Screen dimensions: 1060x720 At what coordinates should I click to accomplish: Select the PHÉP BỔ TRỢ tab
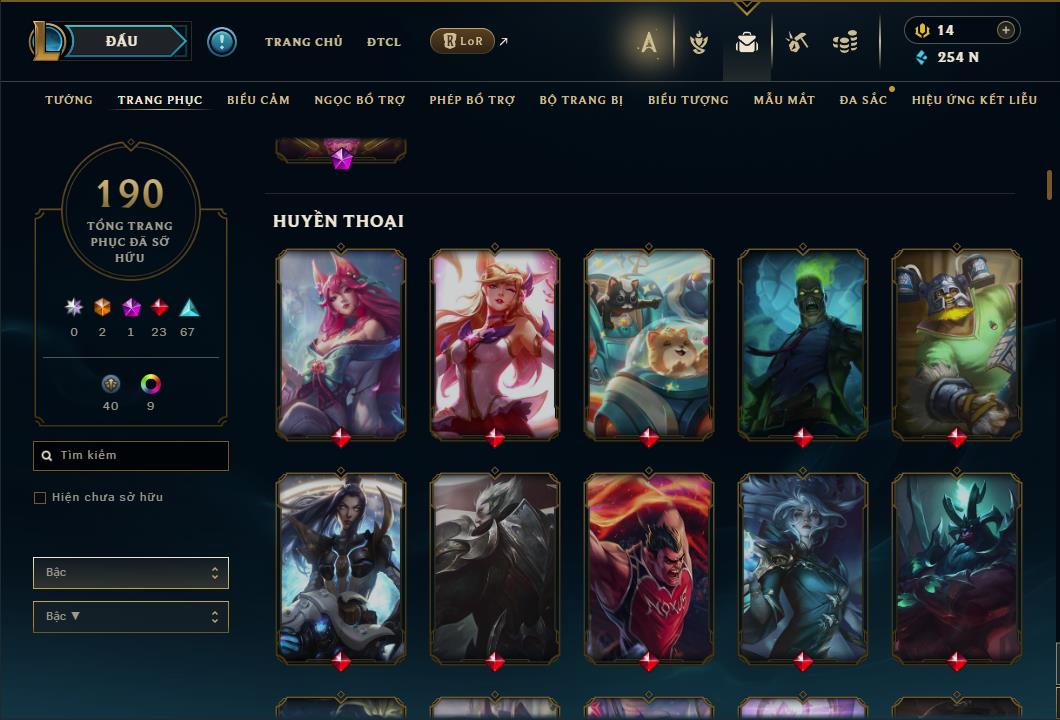pyautogui.click(x=472, y=100)
